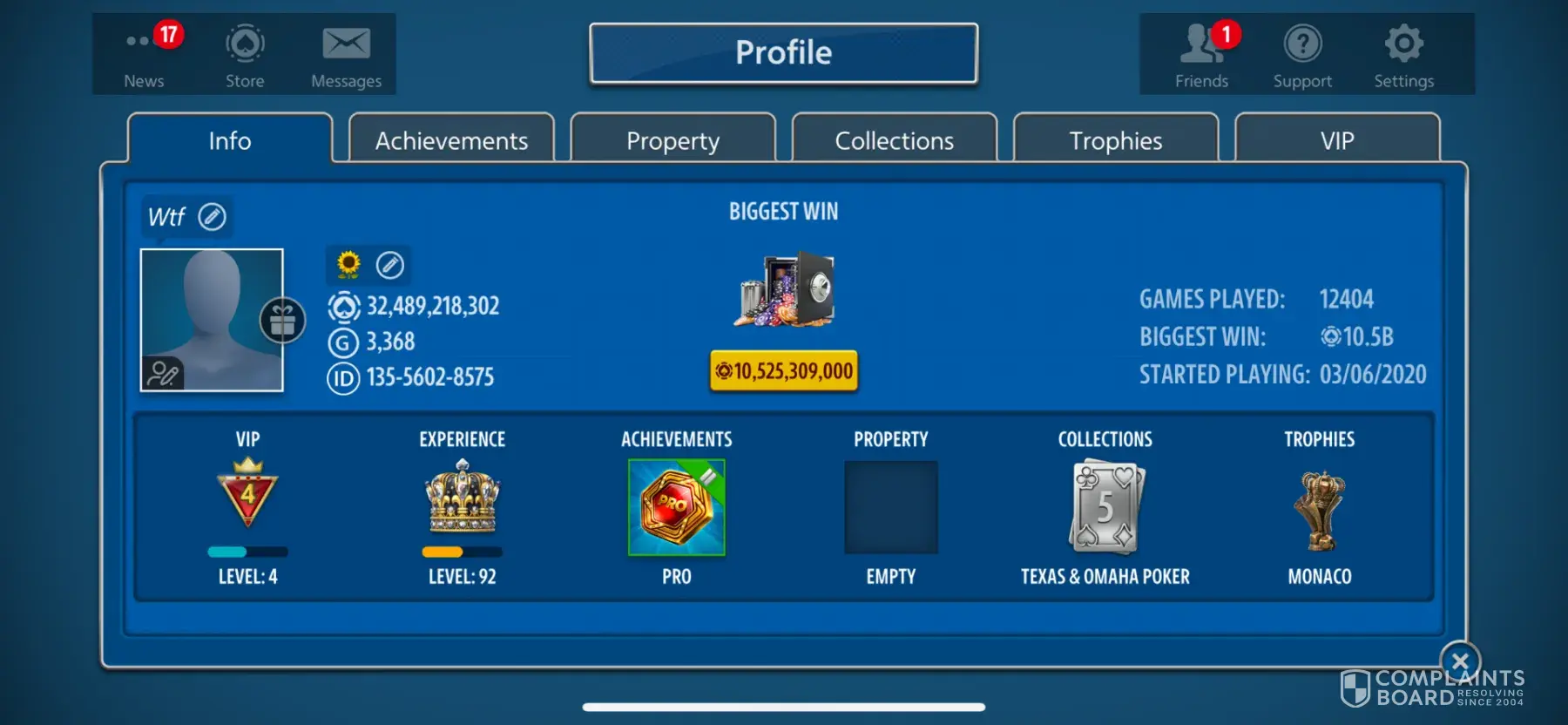Edit the player name Wtf

click(213, 216)
